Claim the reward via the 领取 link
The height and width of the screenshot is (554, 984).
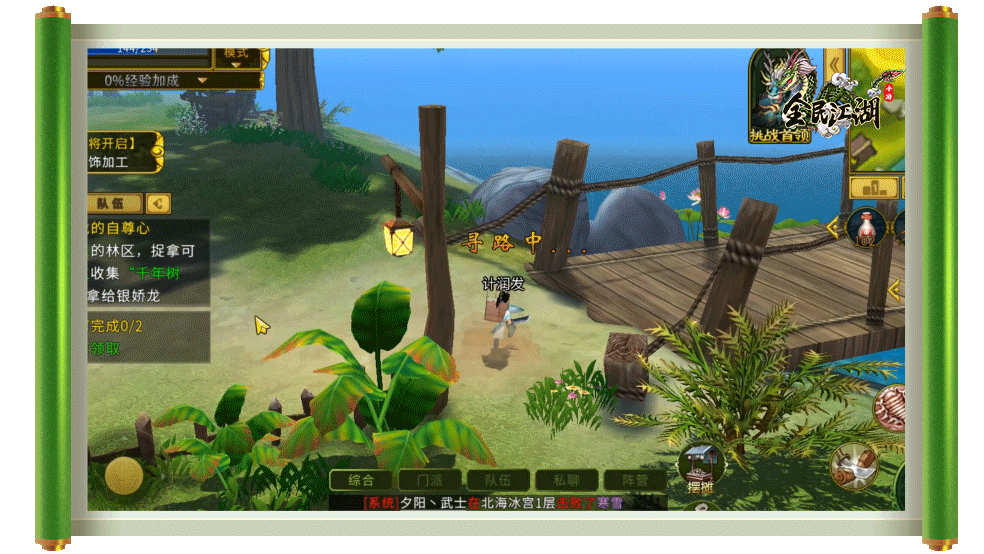[x=106, y=348]
